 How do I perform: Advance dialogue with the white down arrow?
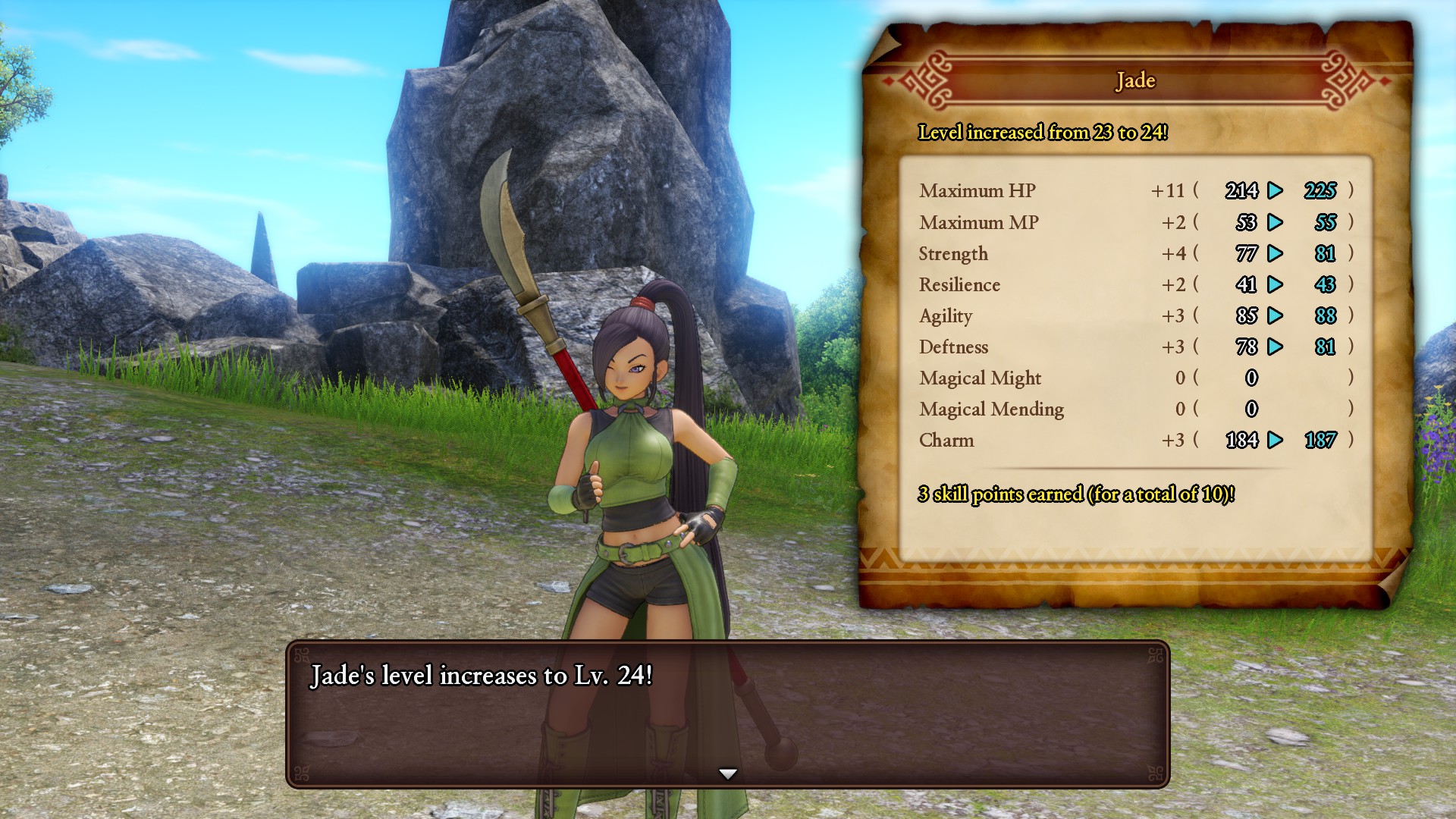(x=728, y=773)
